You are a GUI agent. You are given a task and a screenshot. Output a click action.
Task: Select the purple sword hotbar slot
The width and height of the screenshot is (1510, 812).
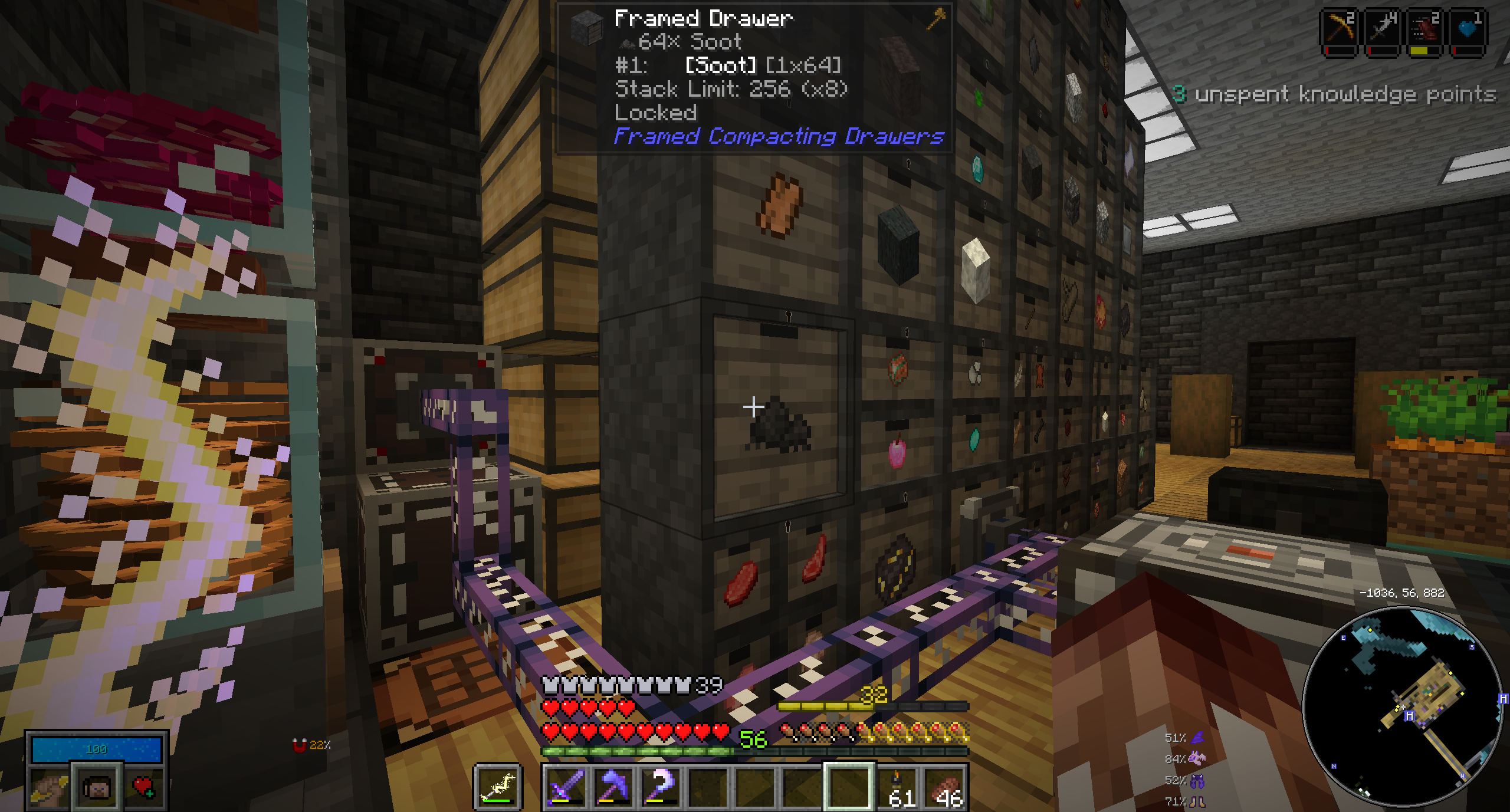pos(565,787)
